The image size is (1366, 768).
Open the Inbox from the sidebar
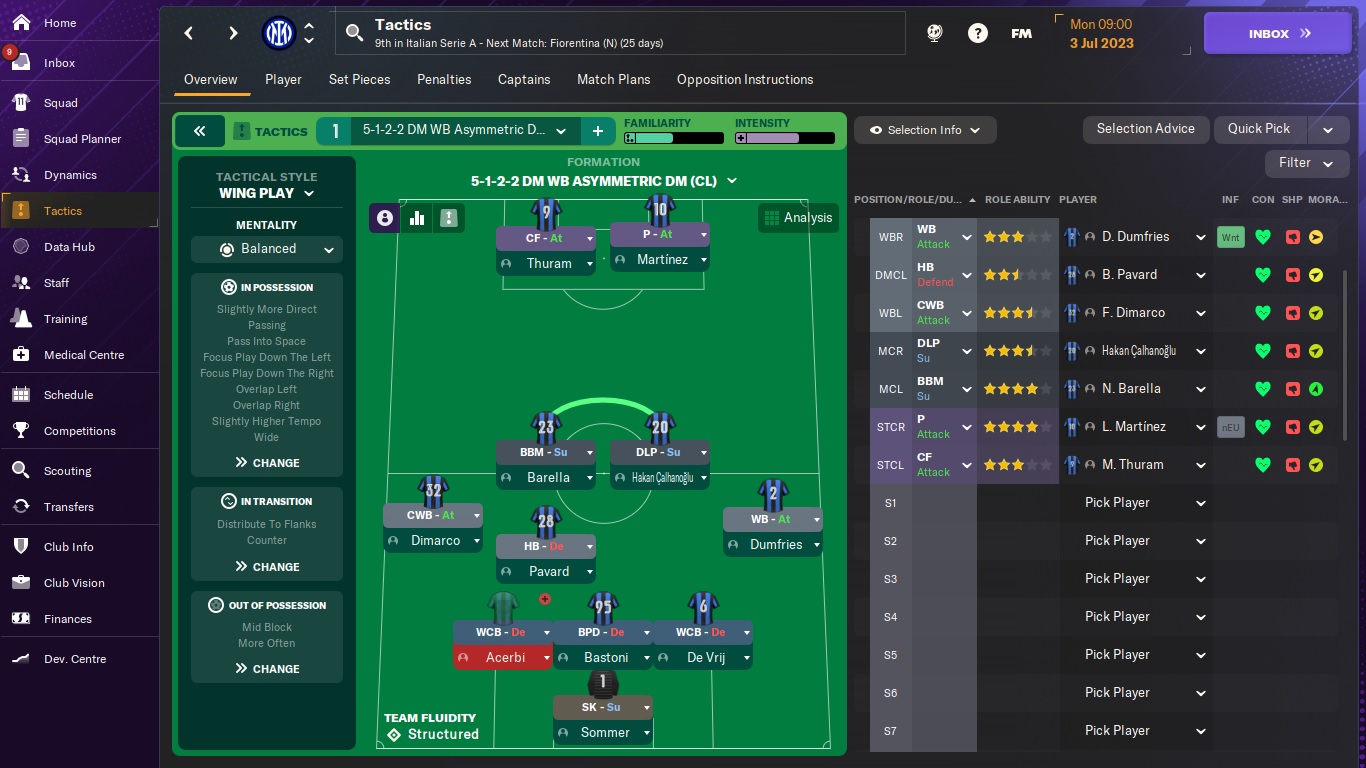pos(59,63)
